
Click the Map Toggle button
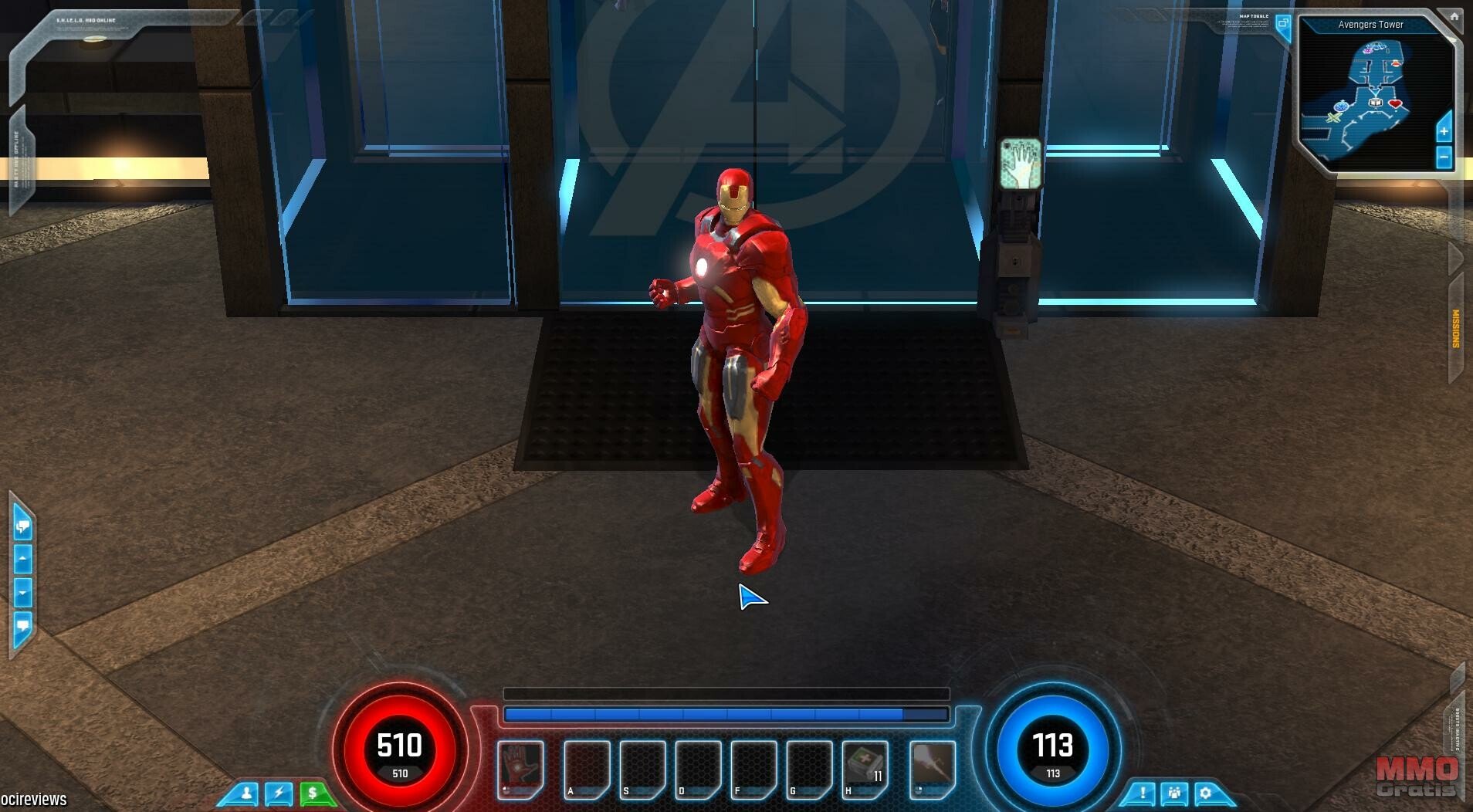coord(1282,25)
